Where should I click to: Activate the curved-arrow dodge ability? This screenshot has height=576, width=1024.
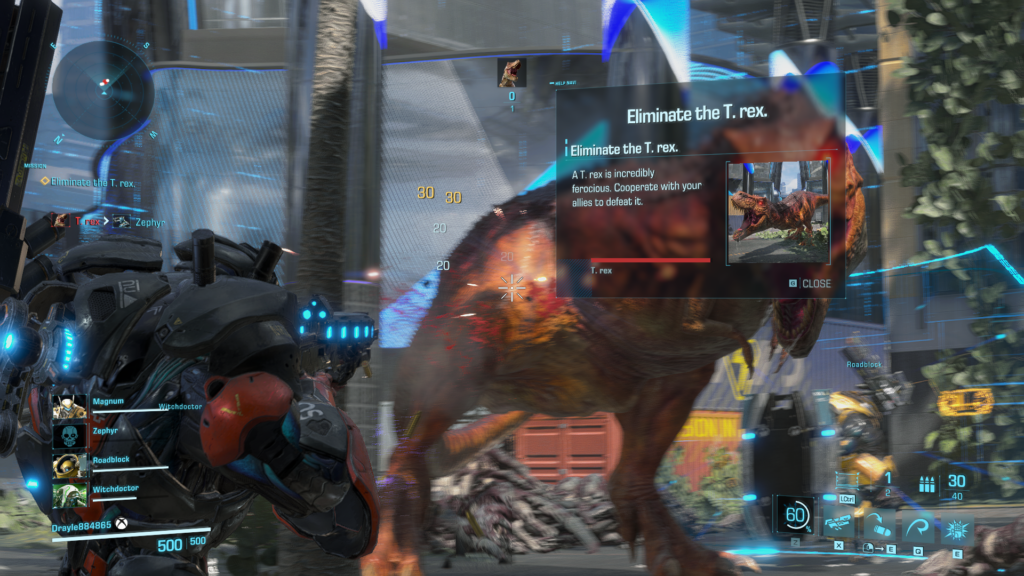coord(916,524)
